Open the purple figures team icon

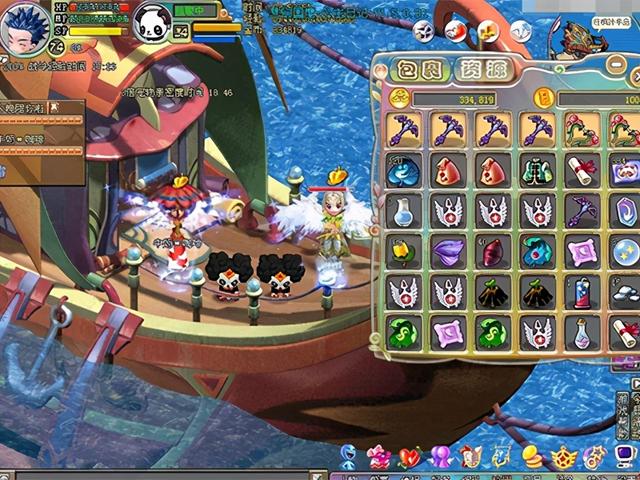(440, 458)
